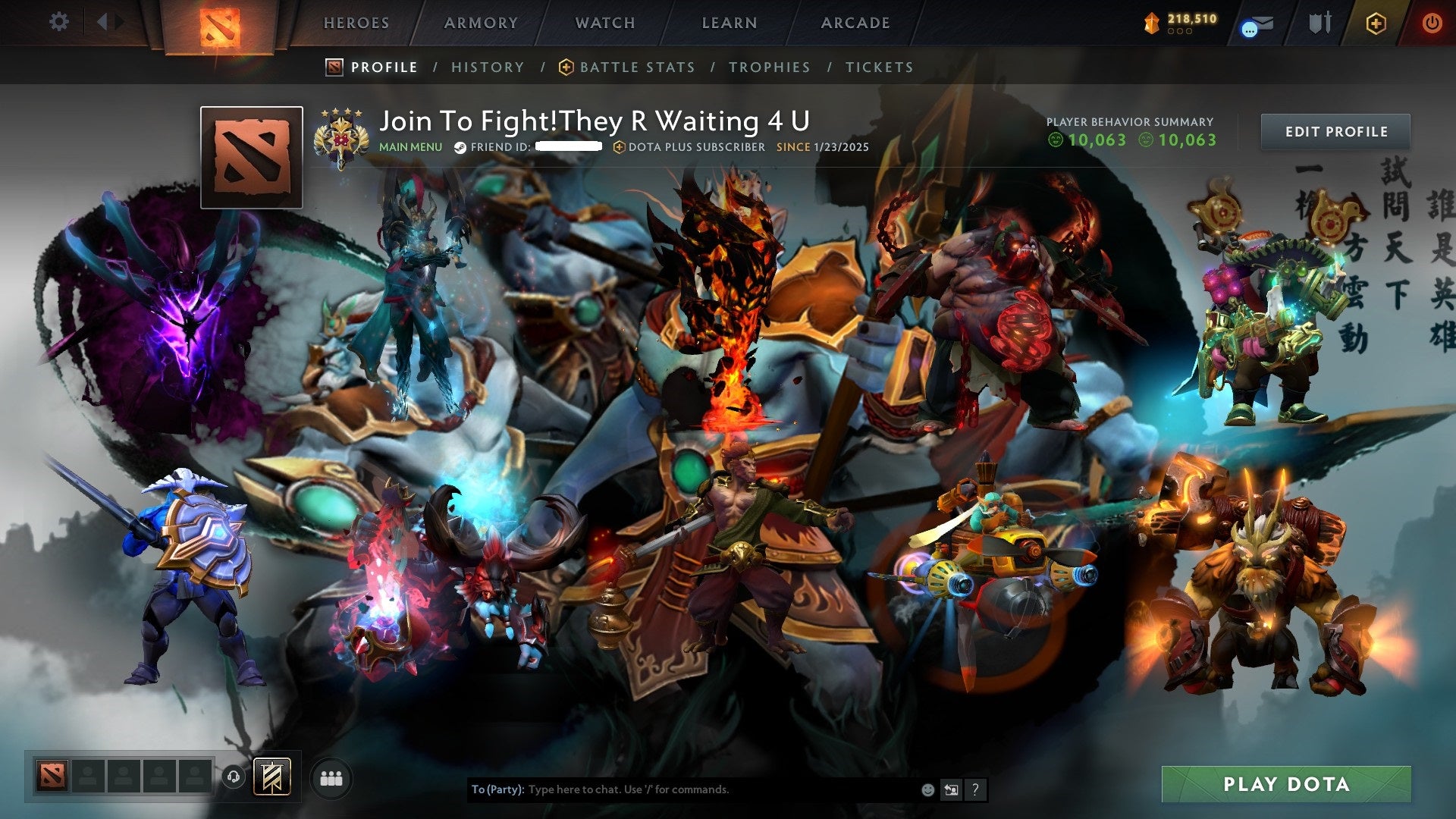The width and height of the screenshot is (1456, 819).
Task: Click the question mark help icon
Action: coord(975,789)
